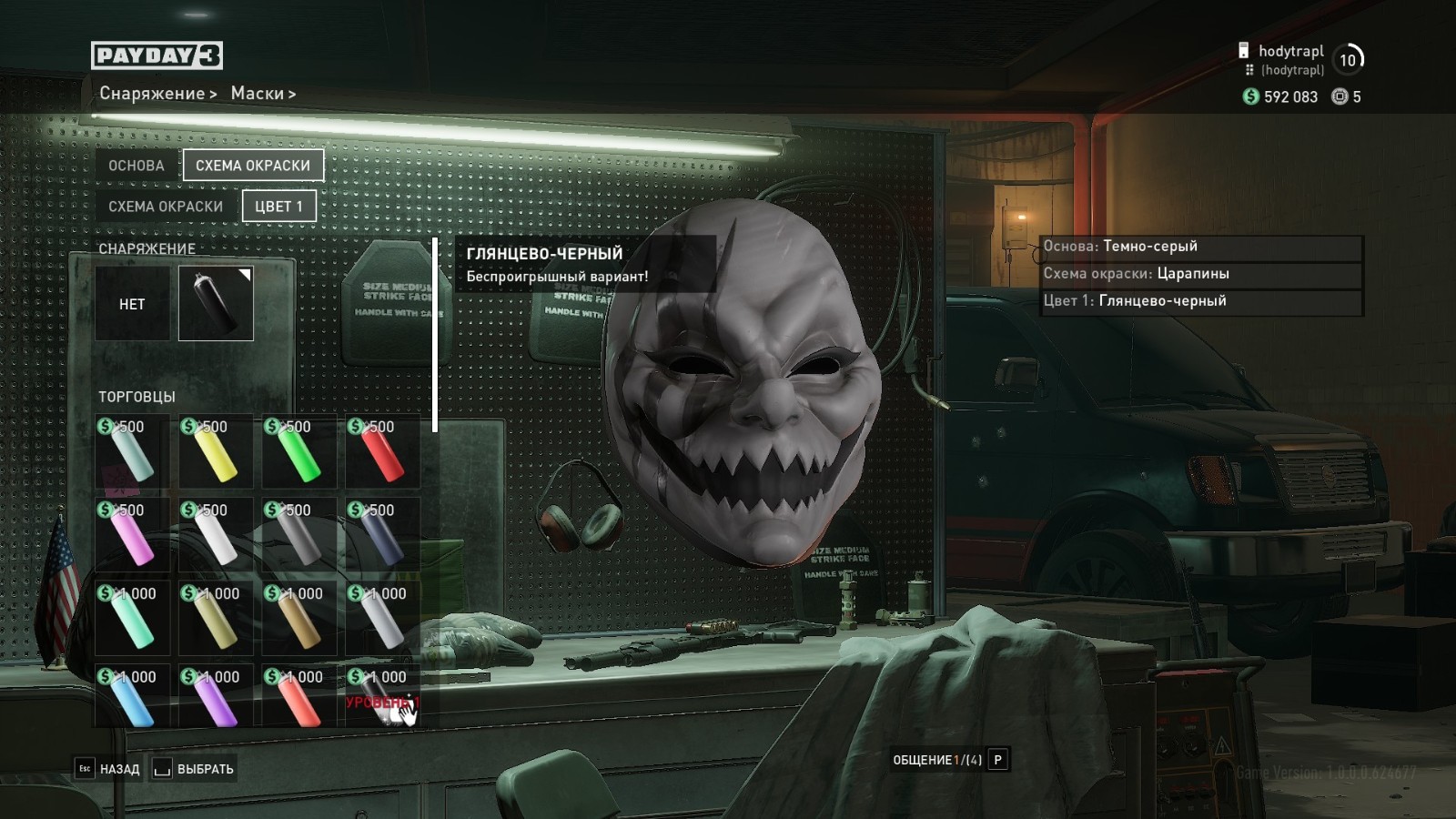Select the top СХЕМА ОКРАСКИ tab
The height and width of the screenshot is (819, 1456).
253,166
